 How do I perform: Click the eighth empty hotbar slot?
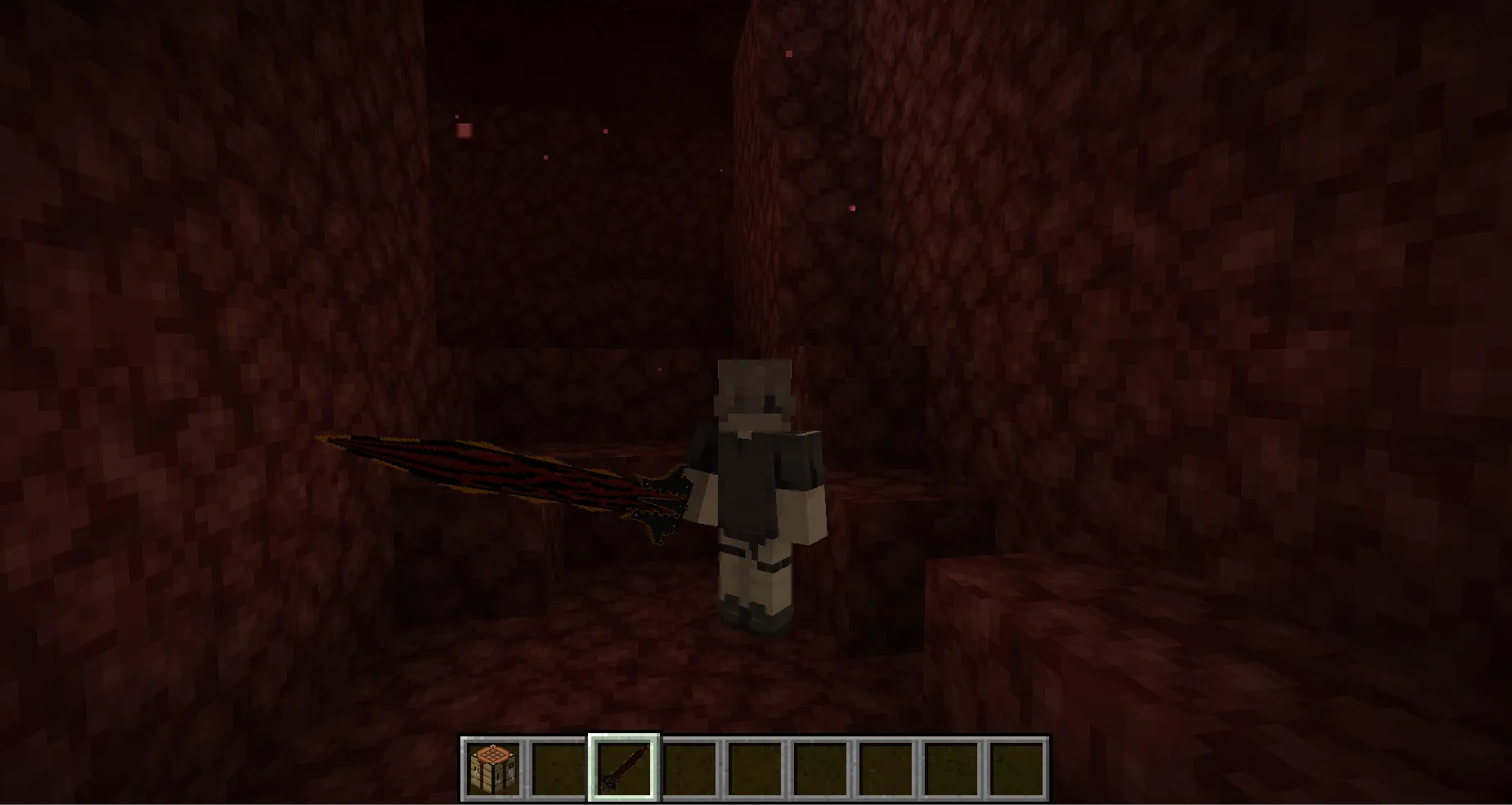pyautogui.click(x=952, y=768)
